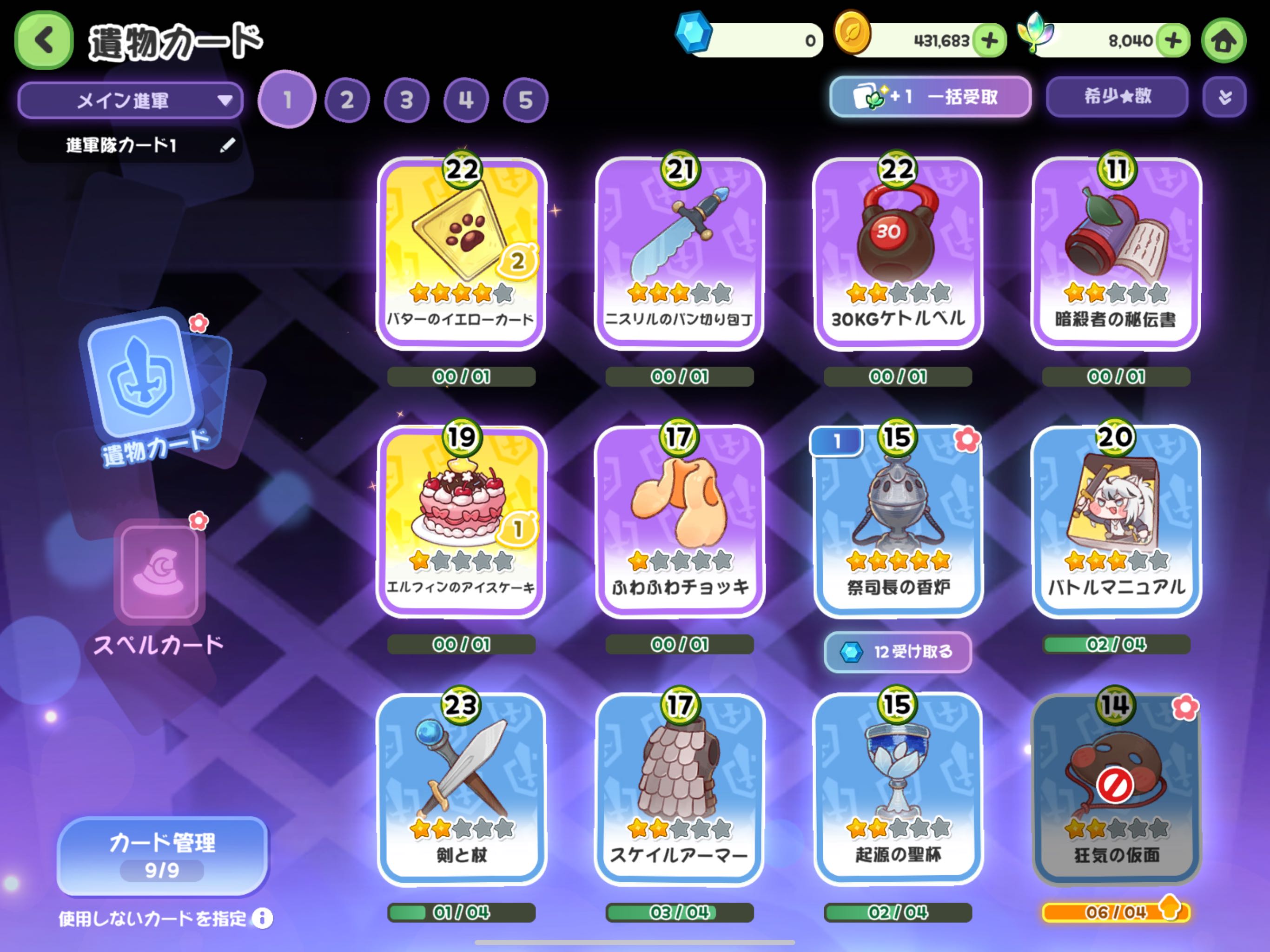Claim 12 gems with 受け取る button
Image resolution: width=1270 pixels, height=952 pixels.
point(897,652)
